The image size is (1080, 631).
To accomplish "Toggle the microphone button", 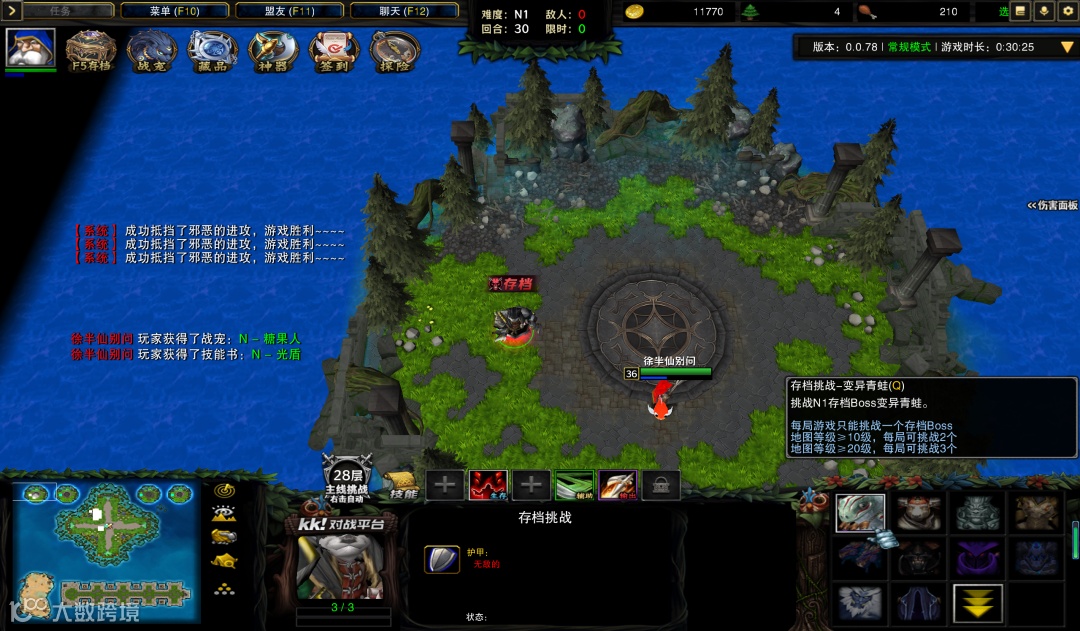I will tap(1044, 11).
